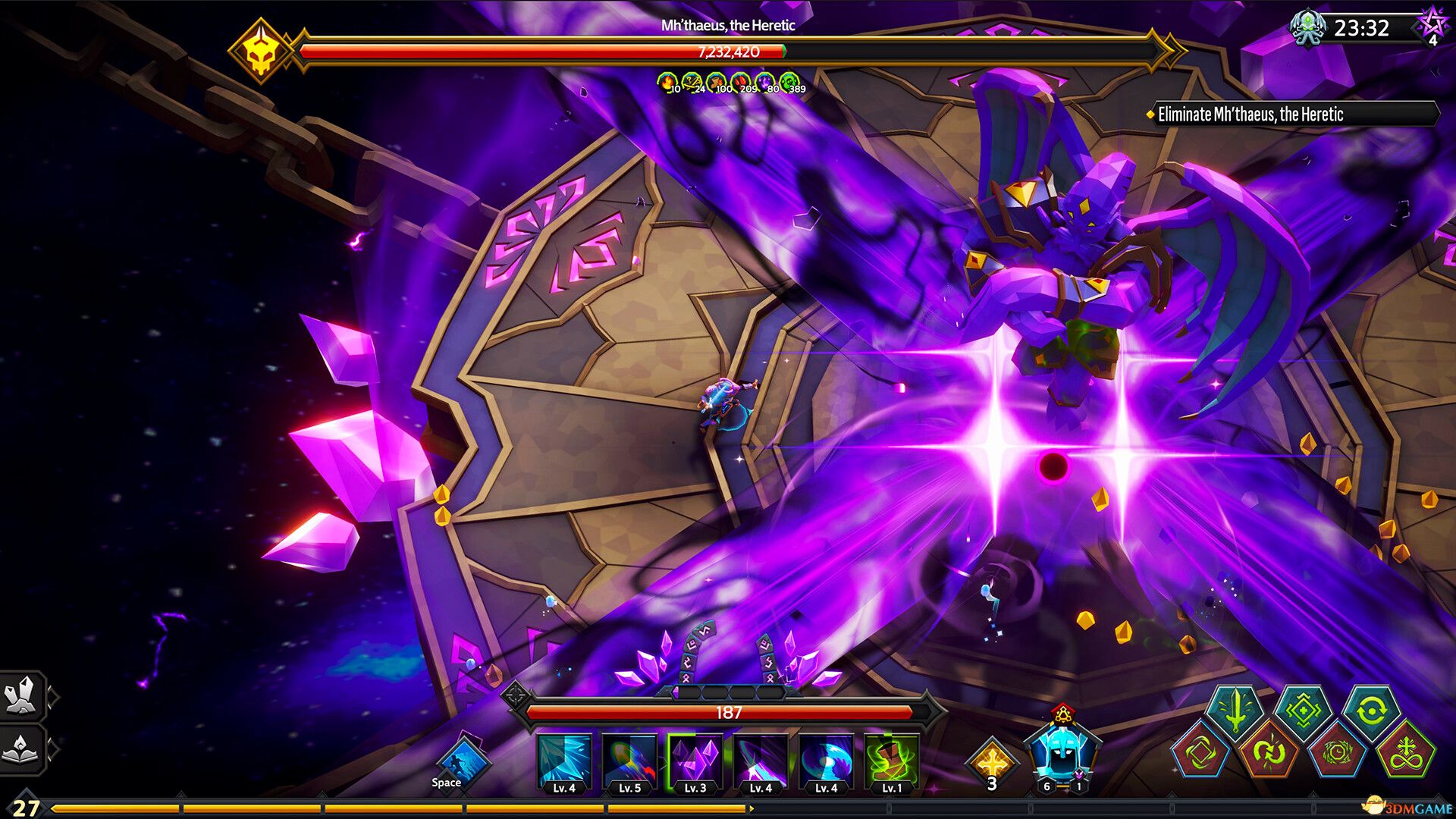Click the boss health bar showing 7,232,420
Viewport: 1456px width, 819px height.
(728, 52)
